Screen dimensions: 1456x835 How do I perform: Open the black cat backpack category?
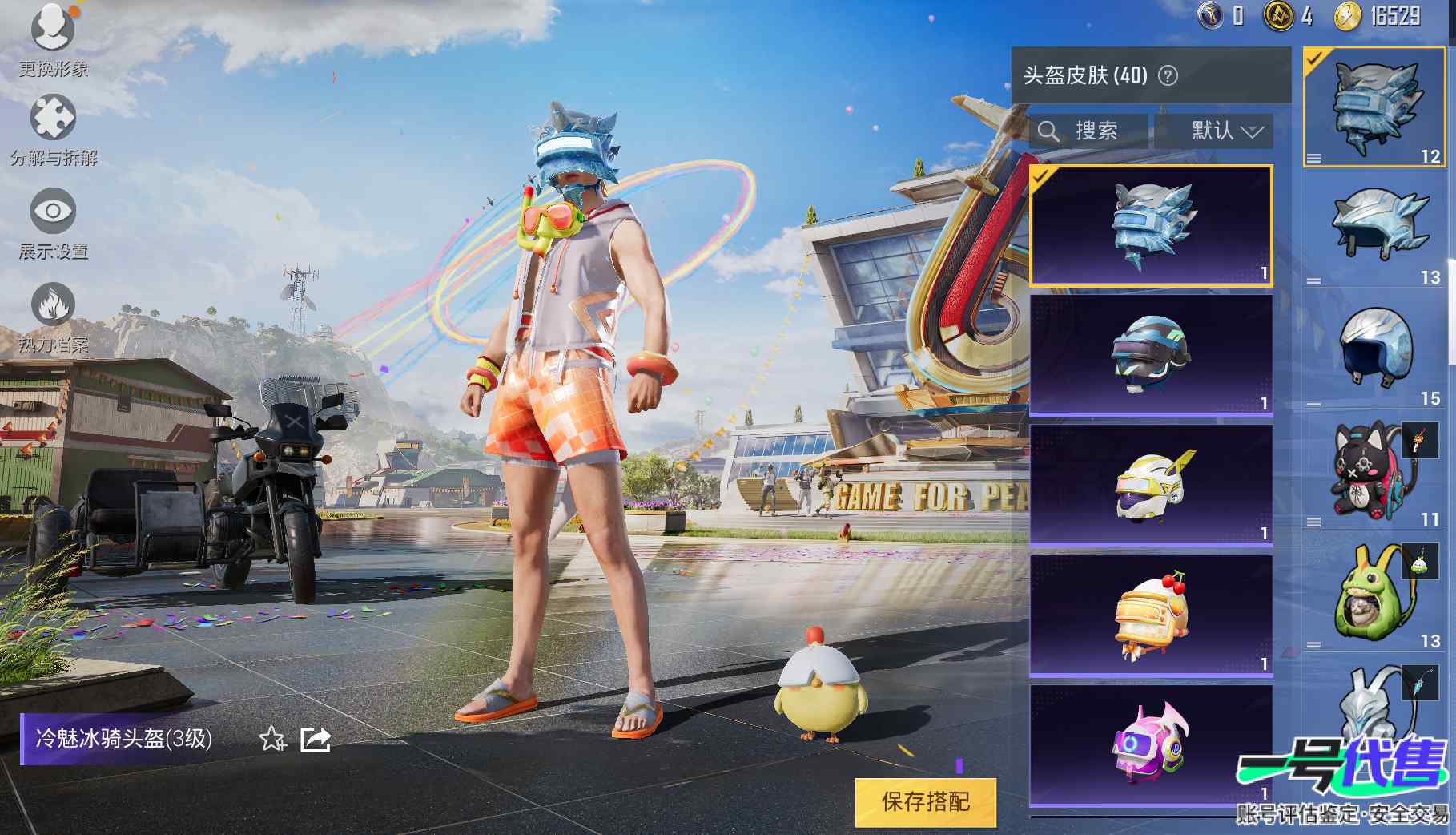click(1375, 471)
